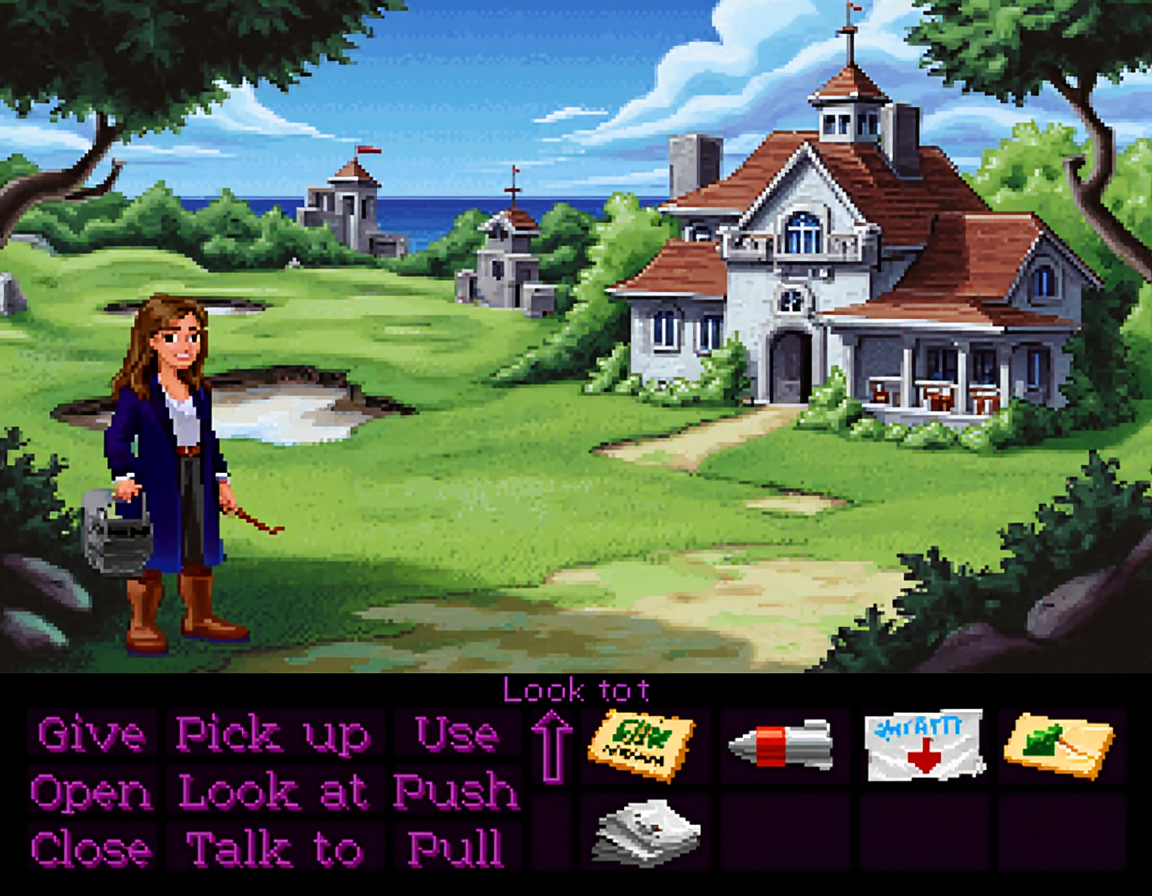The height and width of the screenshot is (896, 1152).
Task: Select the Open verb
Action: click(91, 792)
